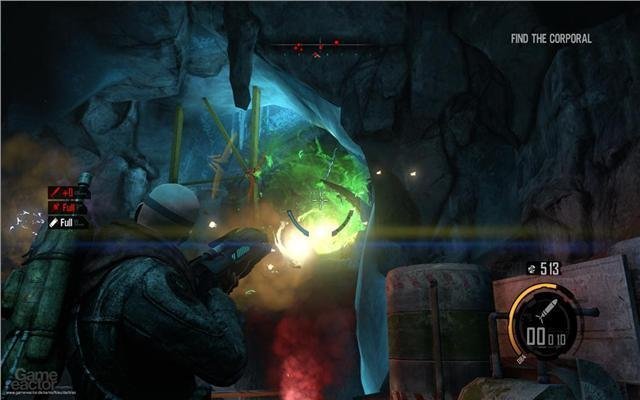The height and width of the screenshot is (400, 640).
Task: Open the Find the Corporal objective tracker
Action: [x=550, y=39]
